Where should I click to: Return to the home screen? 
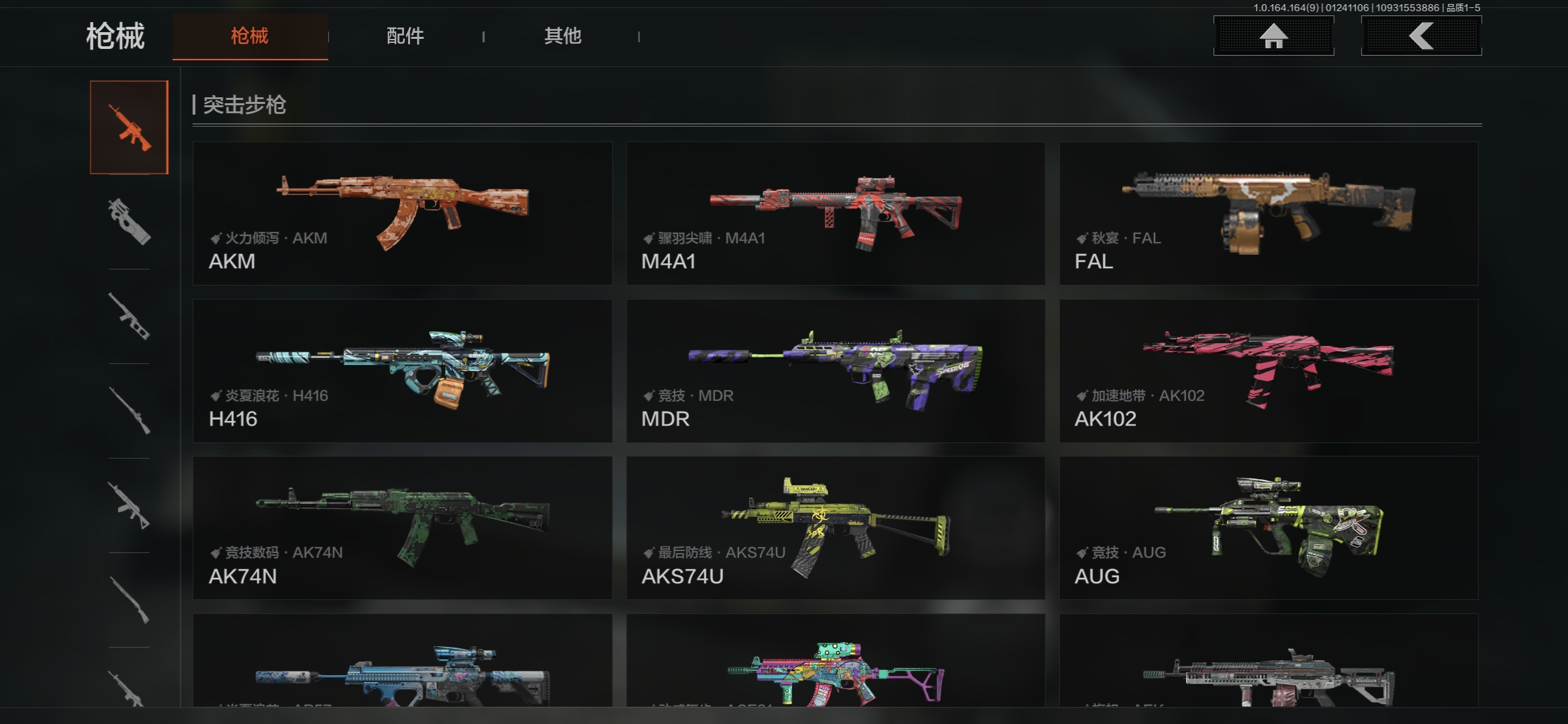(1273, 36)
